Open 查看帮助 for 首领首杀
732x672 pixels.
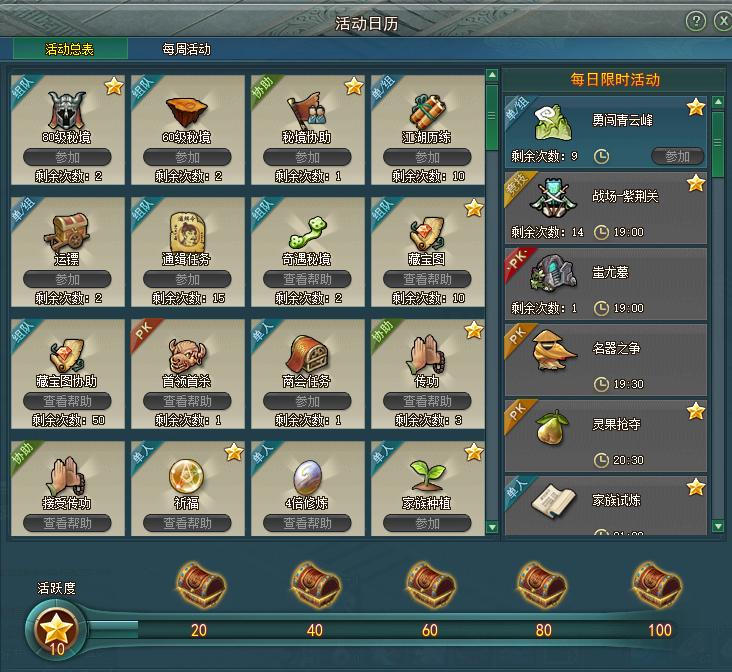click(188, 401)
